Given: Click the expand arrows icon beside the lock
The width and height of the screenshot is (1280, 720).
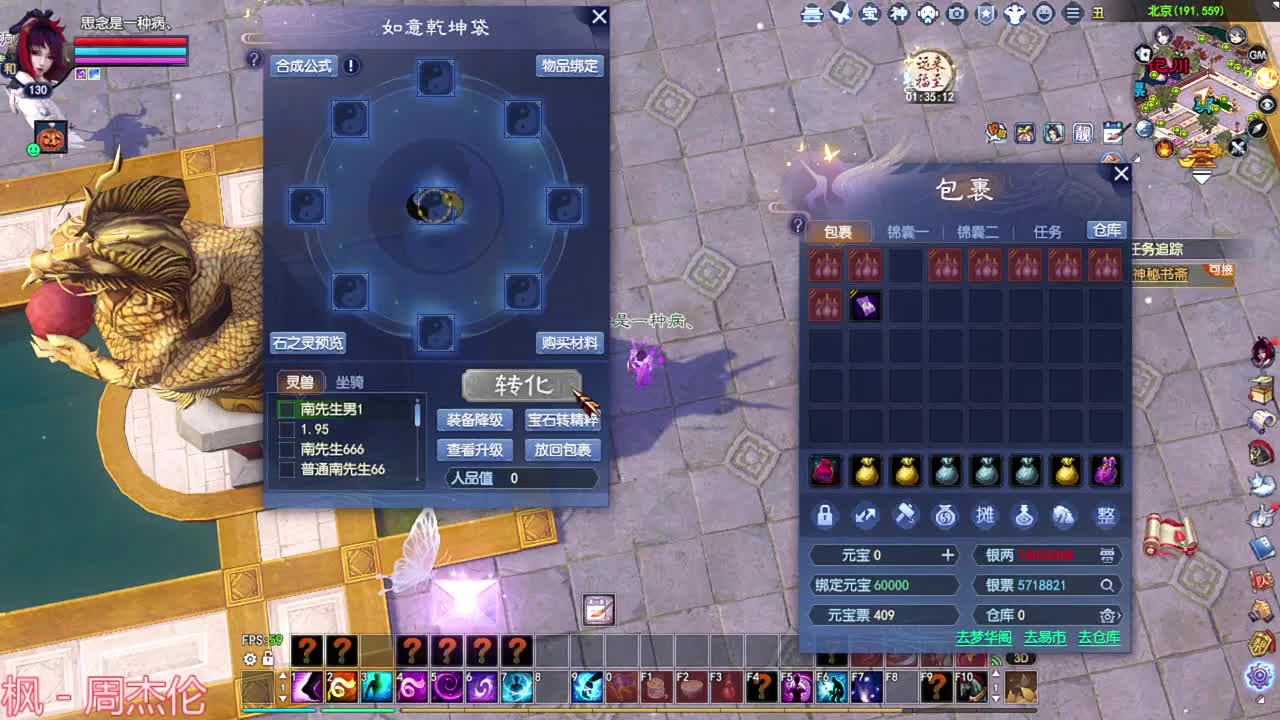Looking at the screenshot, I should 865,516.
